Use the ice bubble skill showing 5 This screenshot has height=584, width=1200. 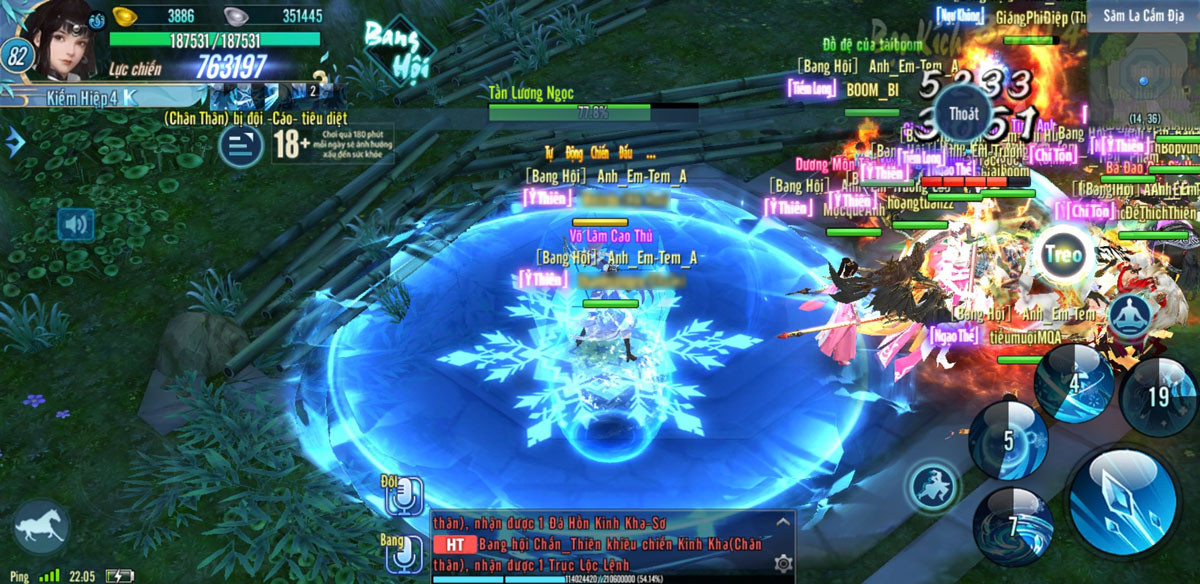1008,441
